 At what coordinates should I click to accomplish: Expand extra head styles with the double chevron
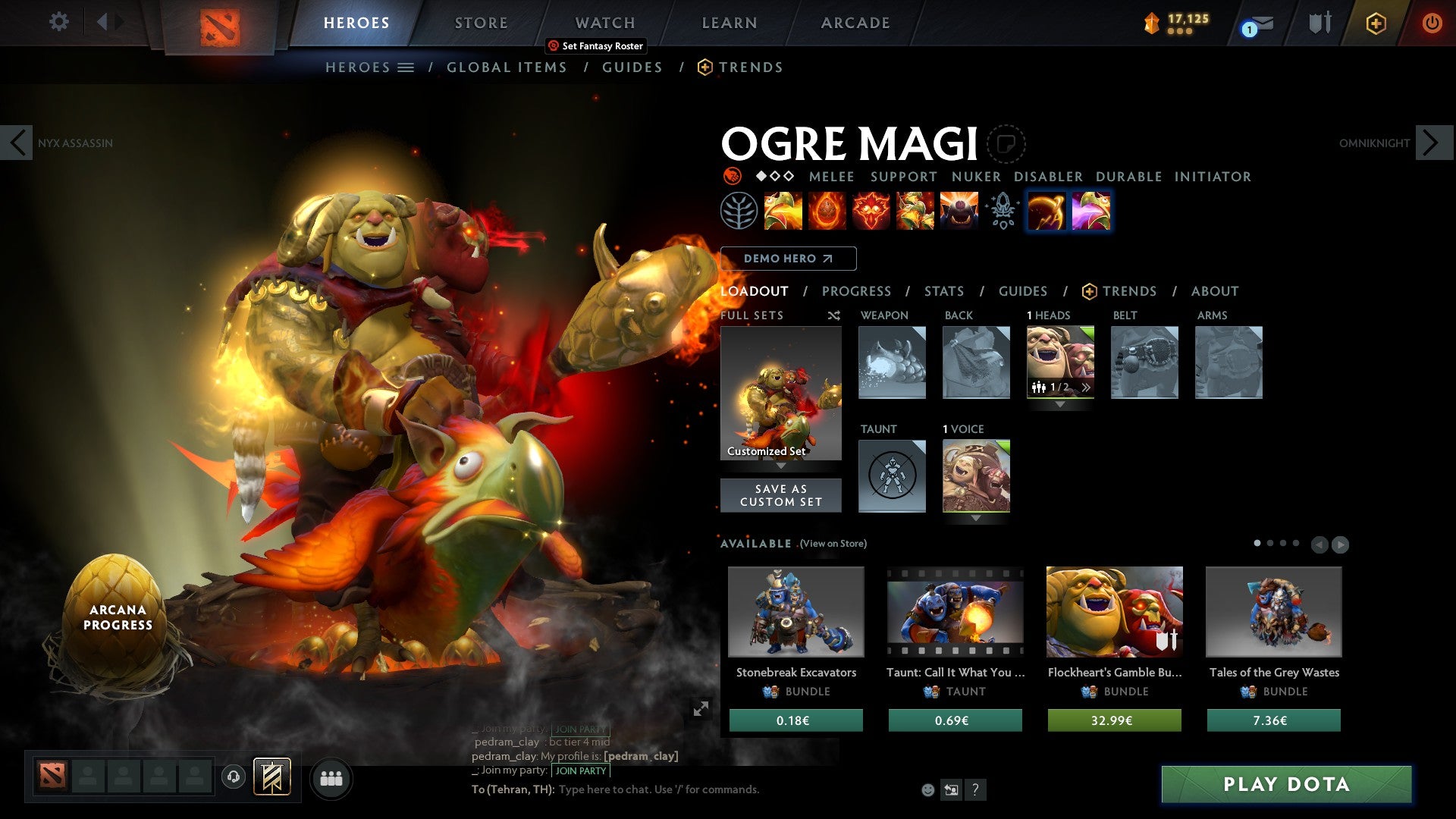point(1086,388)
